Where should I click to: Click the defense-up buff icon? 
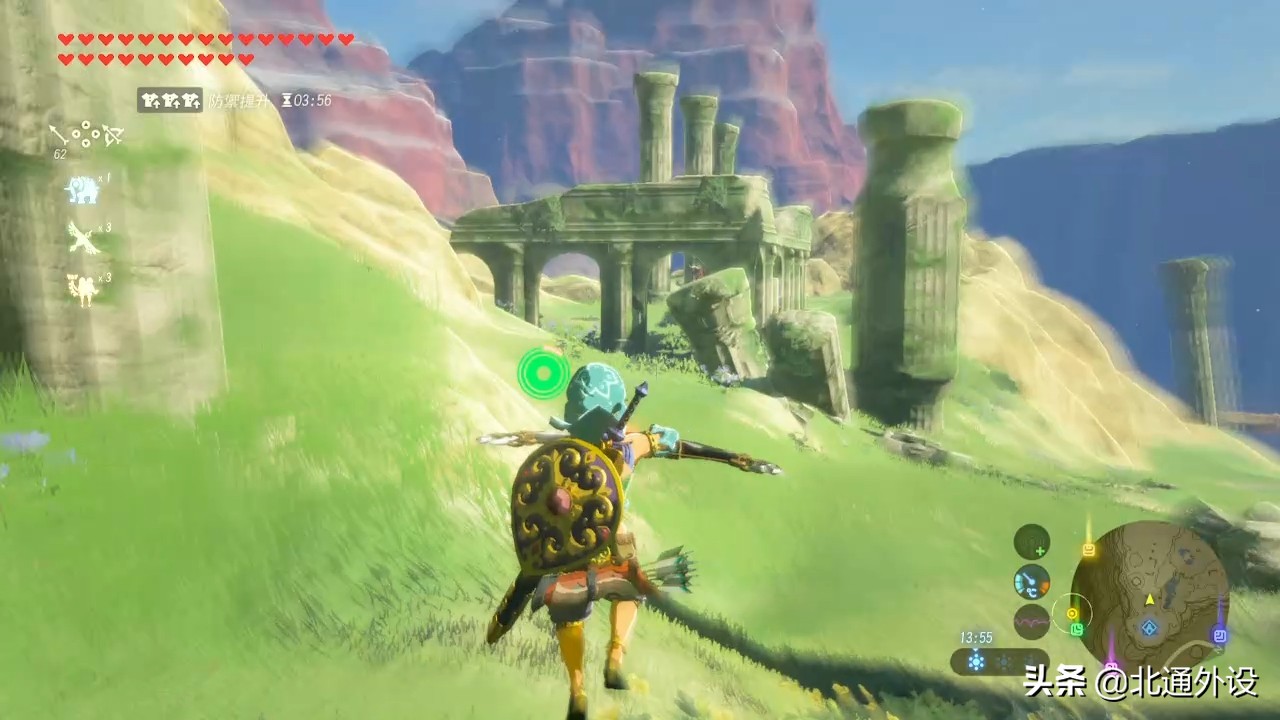pyautogui.click(x=170, y=100)
